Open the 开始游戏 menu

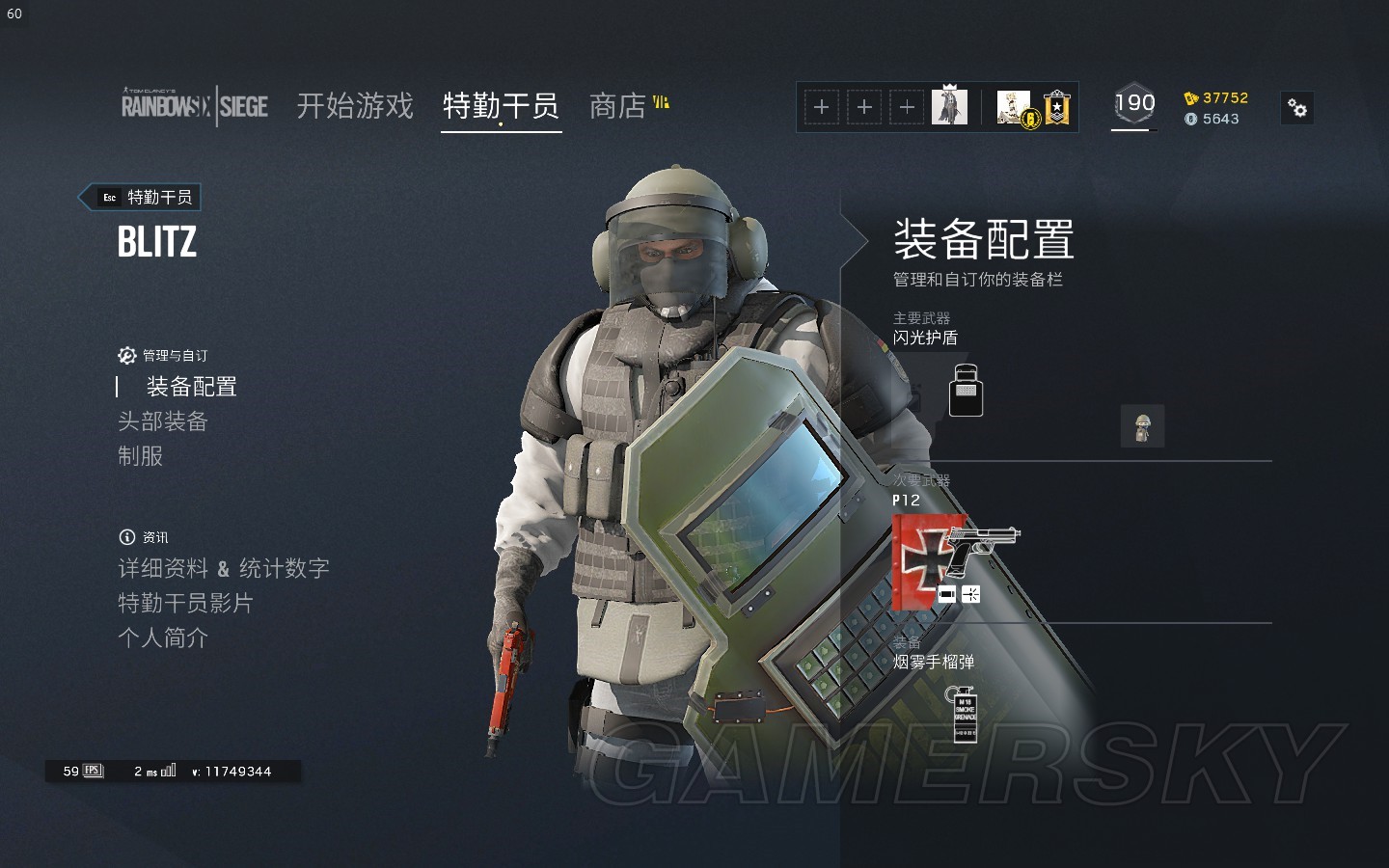pos(355,106)
